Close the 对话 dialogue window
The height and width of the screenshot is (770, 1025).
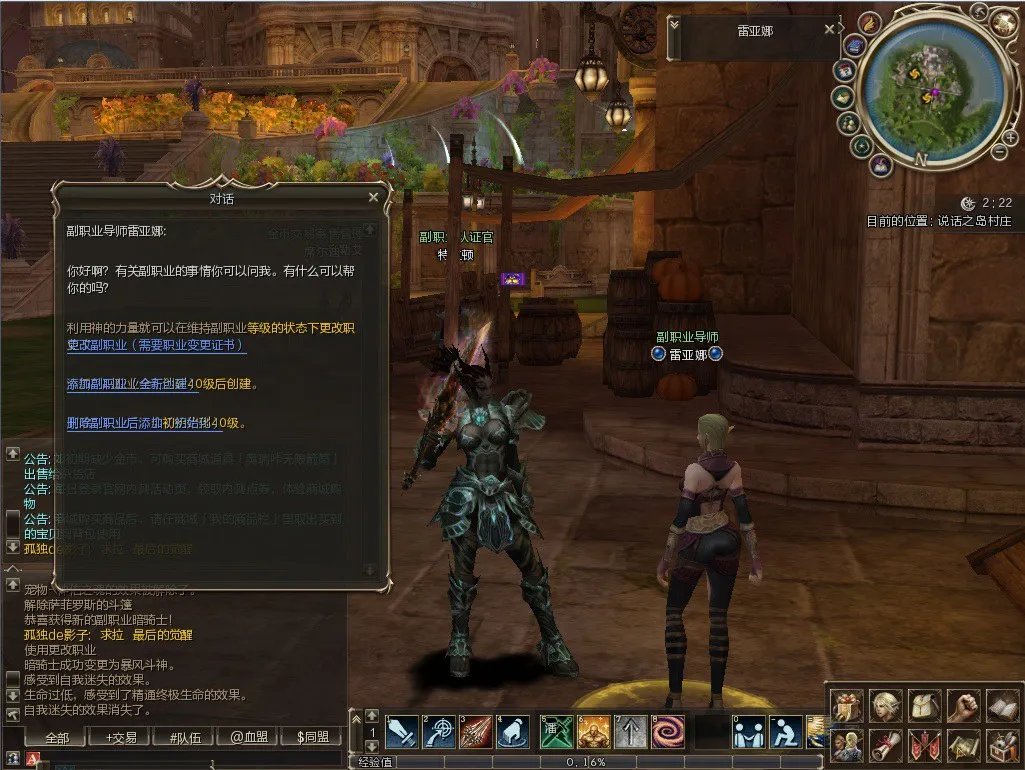tap(373, 198)
